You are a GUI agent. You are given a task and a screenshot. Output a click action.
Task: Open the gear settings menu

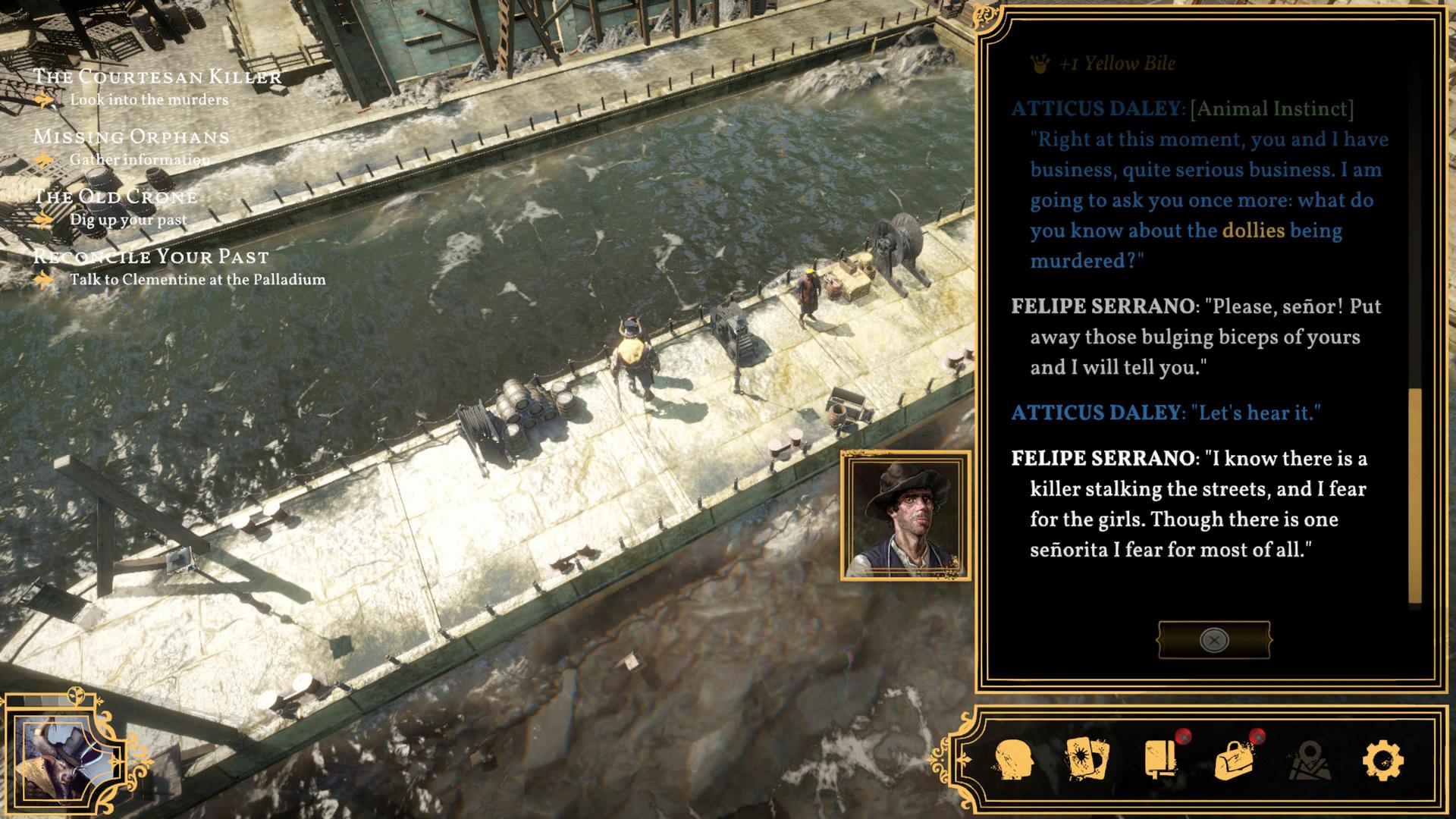click(x=1382, y=760)
